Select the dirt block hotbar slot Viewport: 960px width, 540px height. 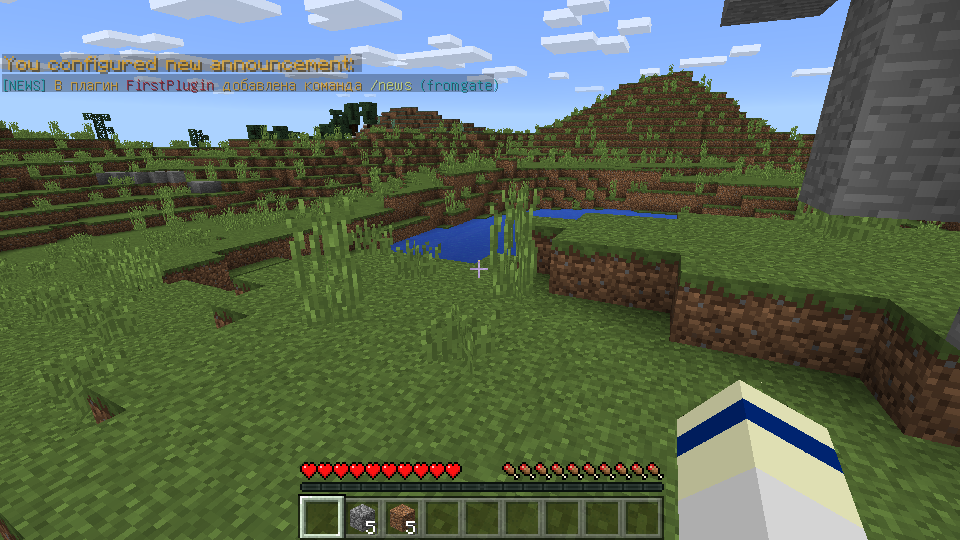point(402,517)
